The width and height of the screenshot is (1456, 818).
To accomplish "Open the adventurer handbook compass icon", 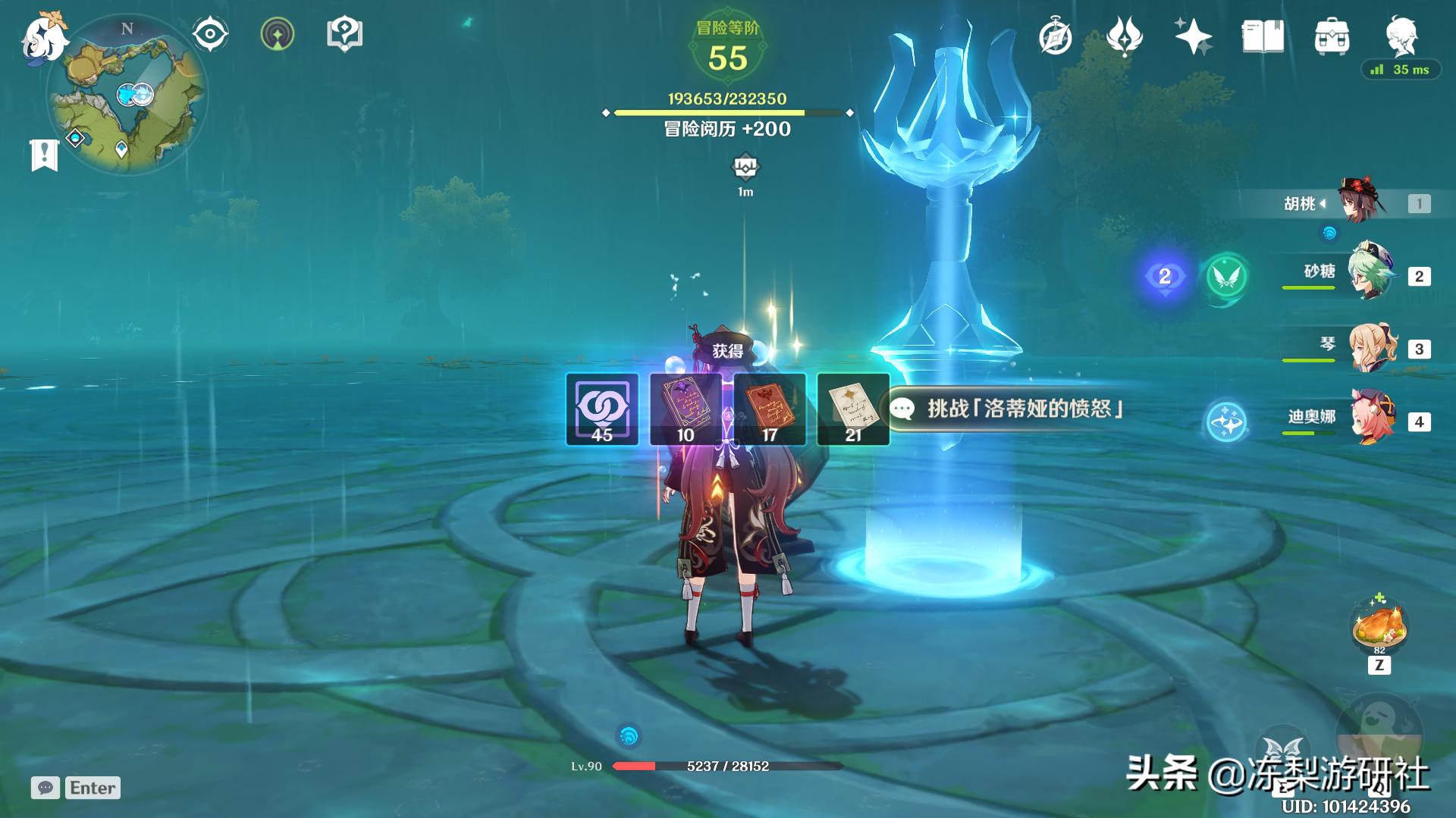I will tap(1054, 36).
